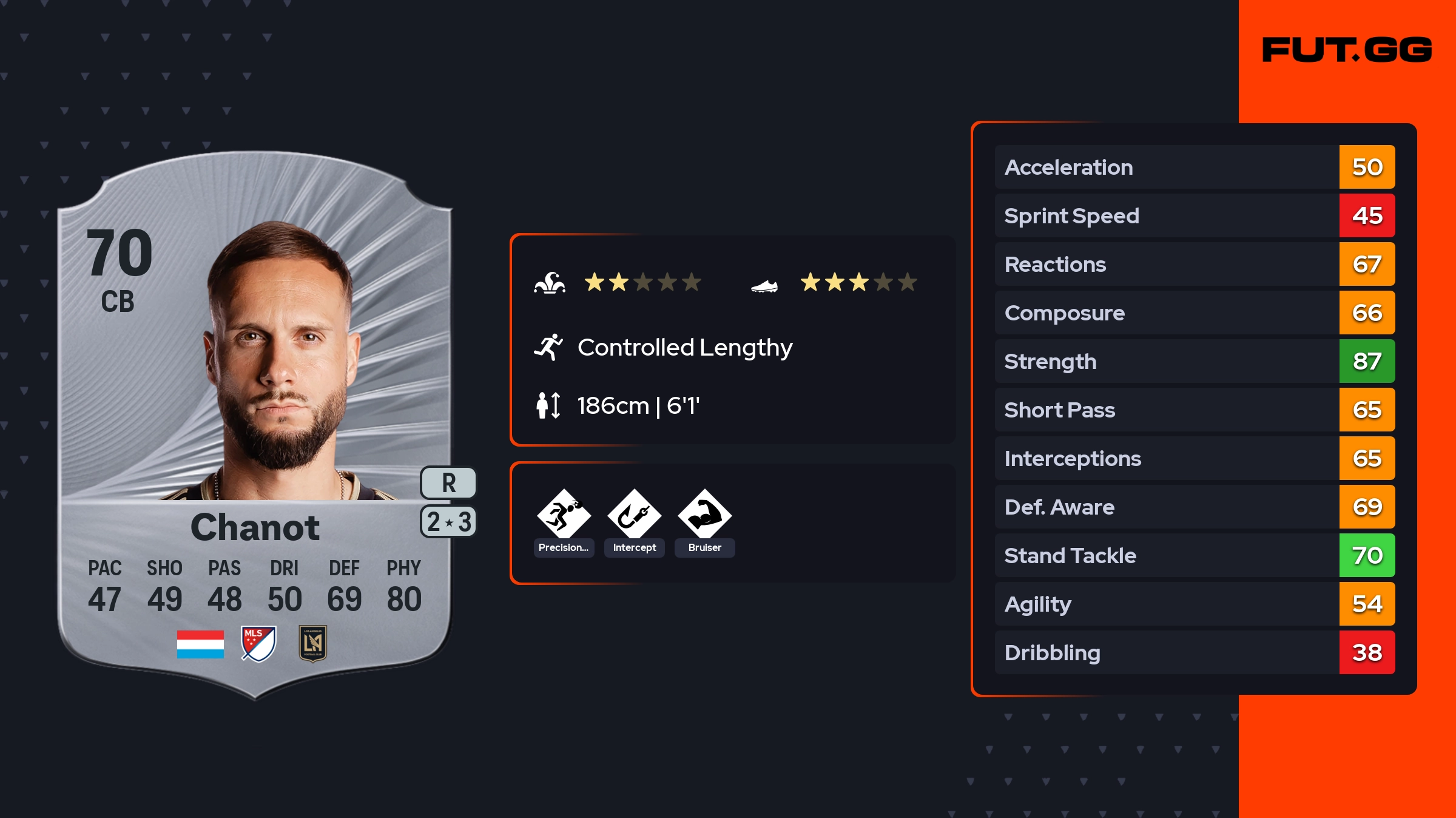Choose the Intercept playstyle icon
This screenshot has width=1456, height=818.
634,516
